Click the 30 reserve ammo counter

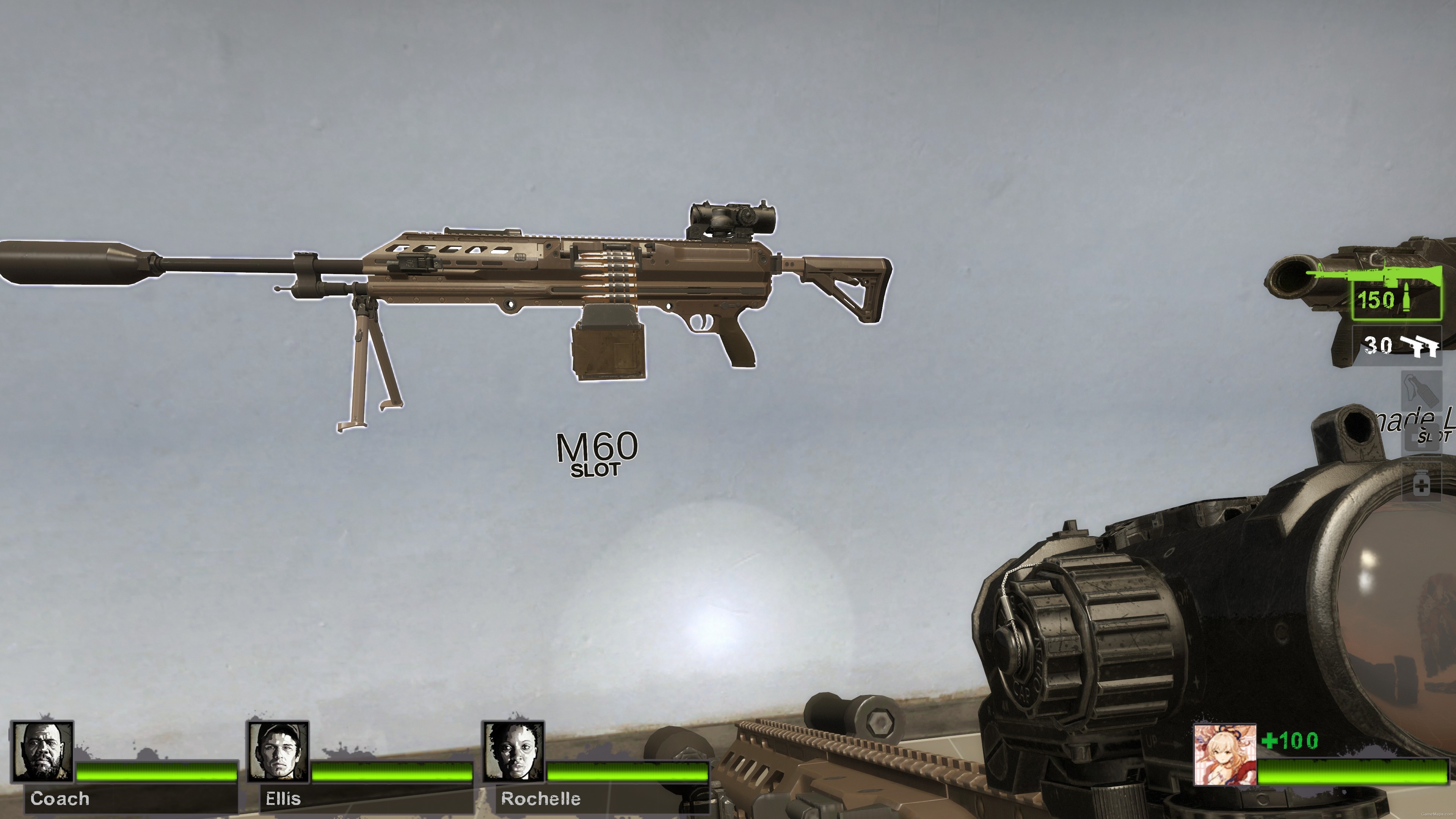pyautogui.click(x=1378, y=345)
